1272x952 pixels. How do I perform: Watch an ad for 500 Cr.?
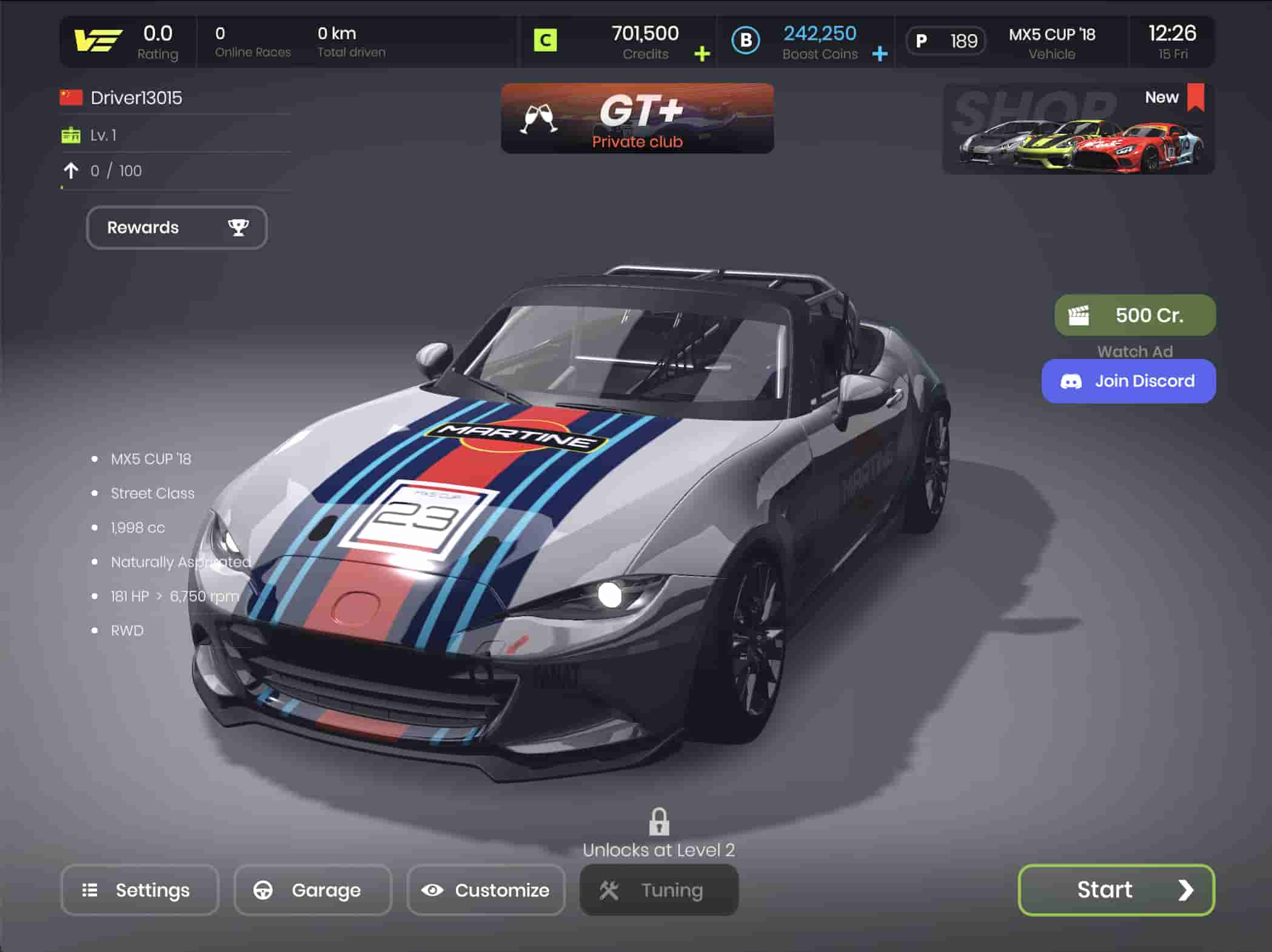pos(1135,315)
